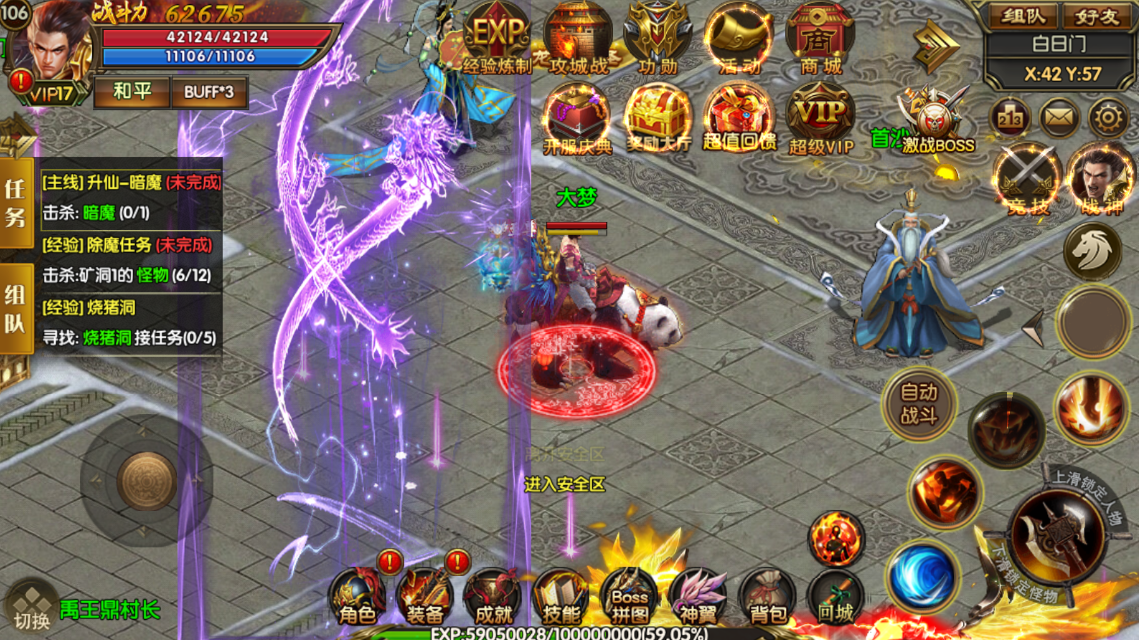This screenshot has width=1139, height=640.
Task: Open the 角色 character panel
Action: 358,598
